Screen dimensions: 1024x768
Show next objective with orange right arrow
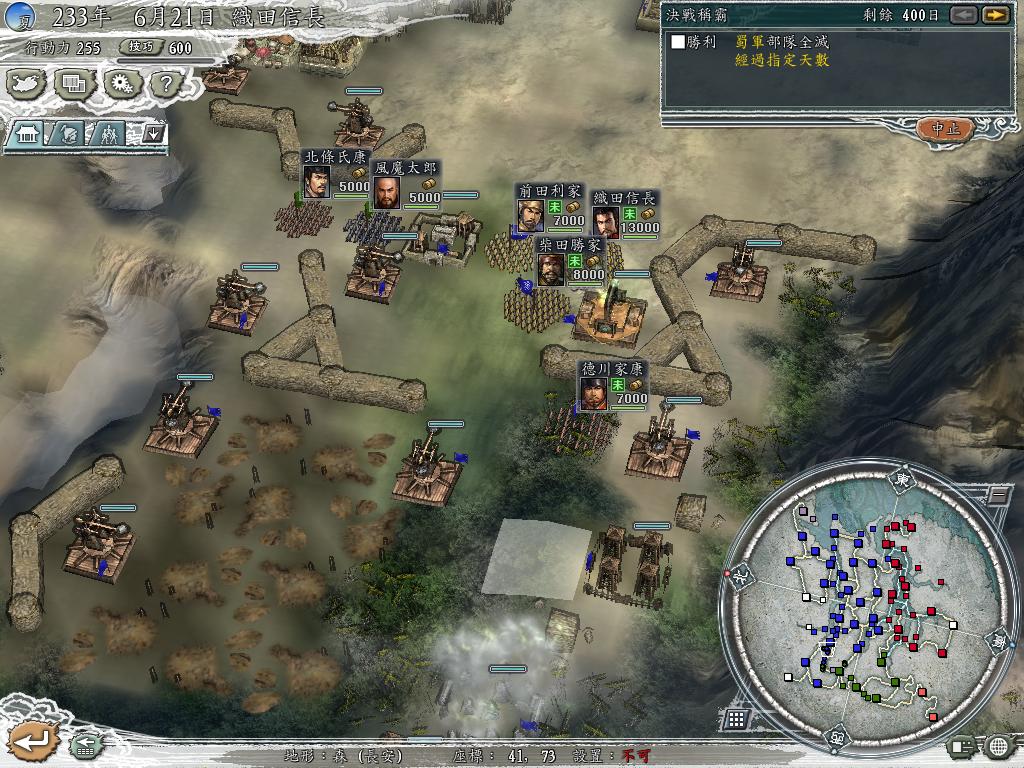point(994,15)
